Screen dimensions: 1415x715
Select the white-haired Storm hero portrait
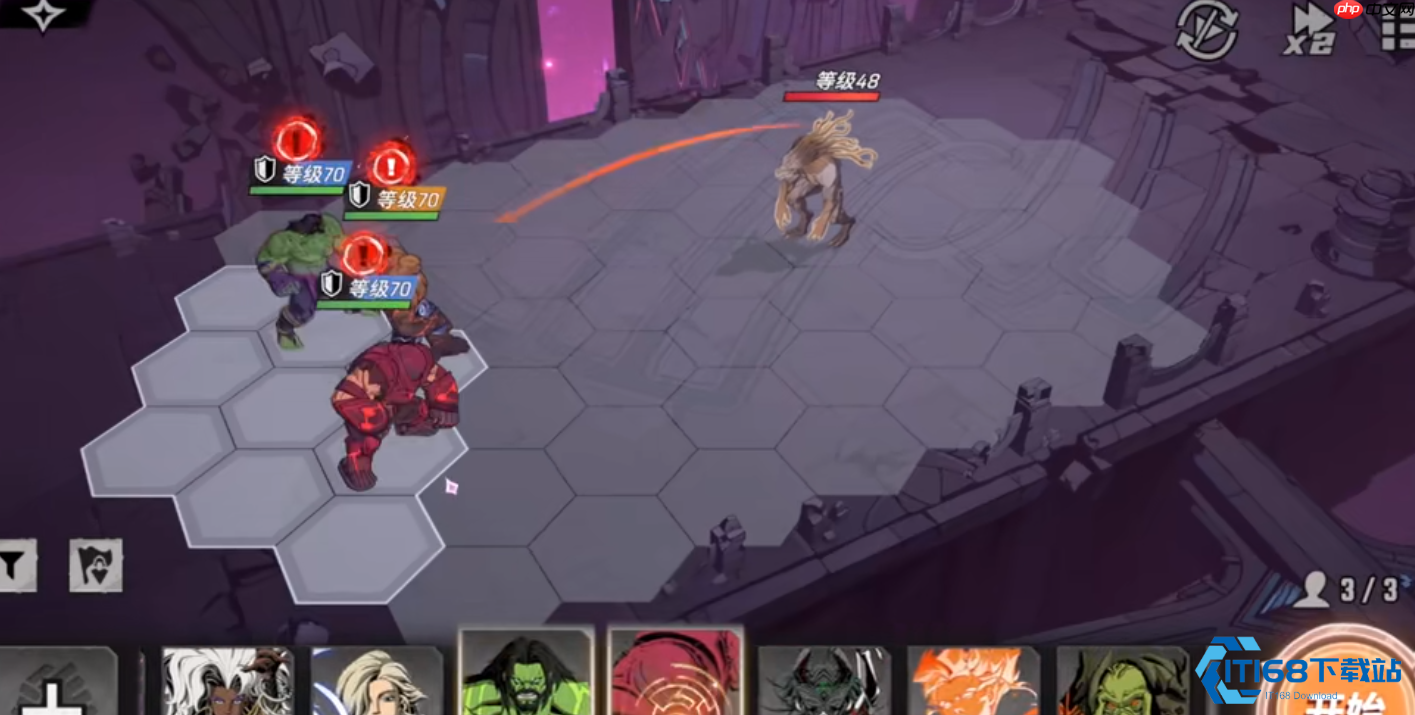click(x=227, y=680)
